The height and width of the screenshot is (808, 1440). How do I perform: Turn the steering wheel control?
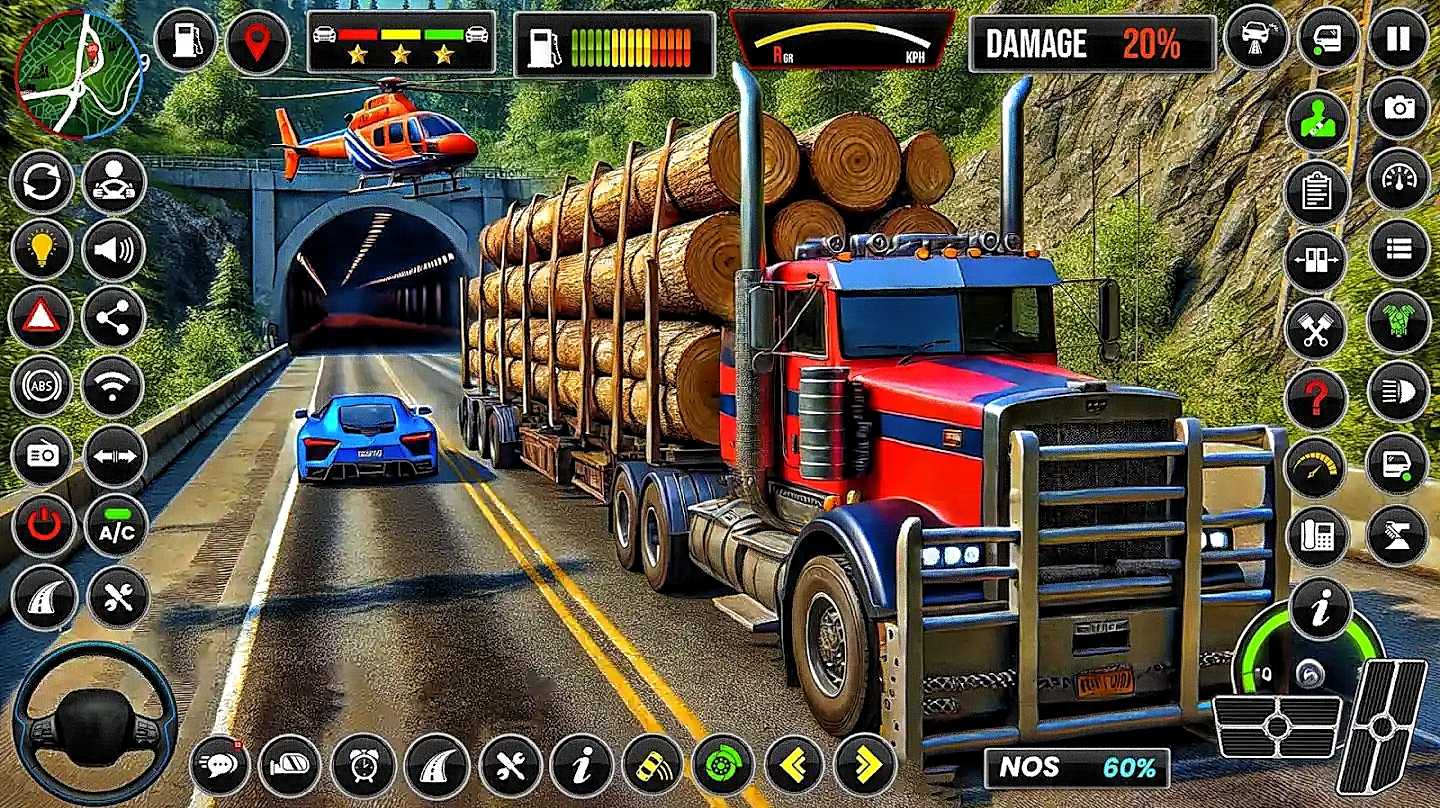pos(96,723)
